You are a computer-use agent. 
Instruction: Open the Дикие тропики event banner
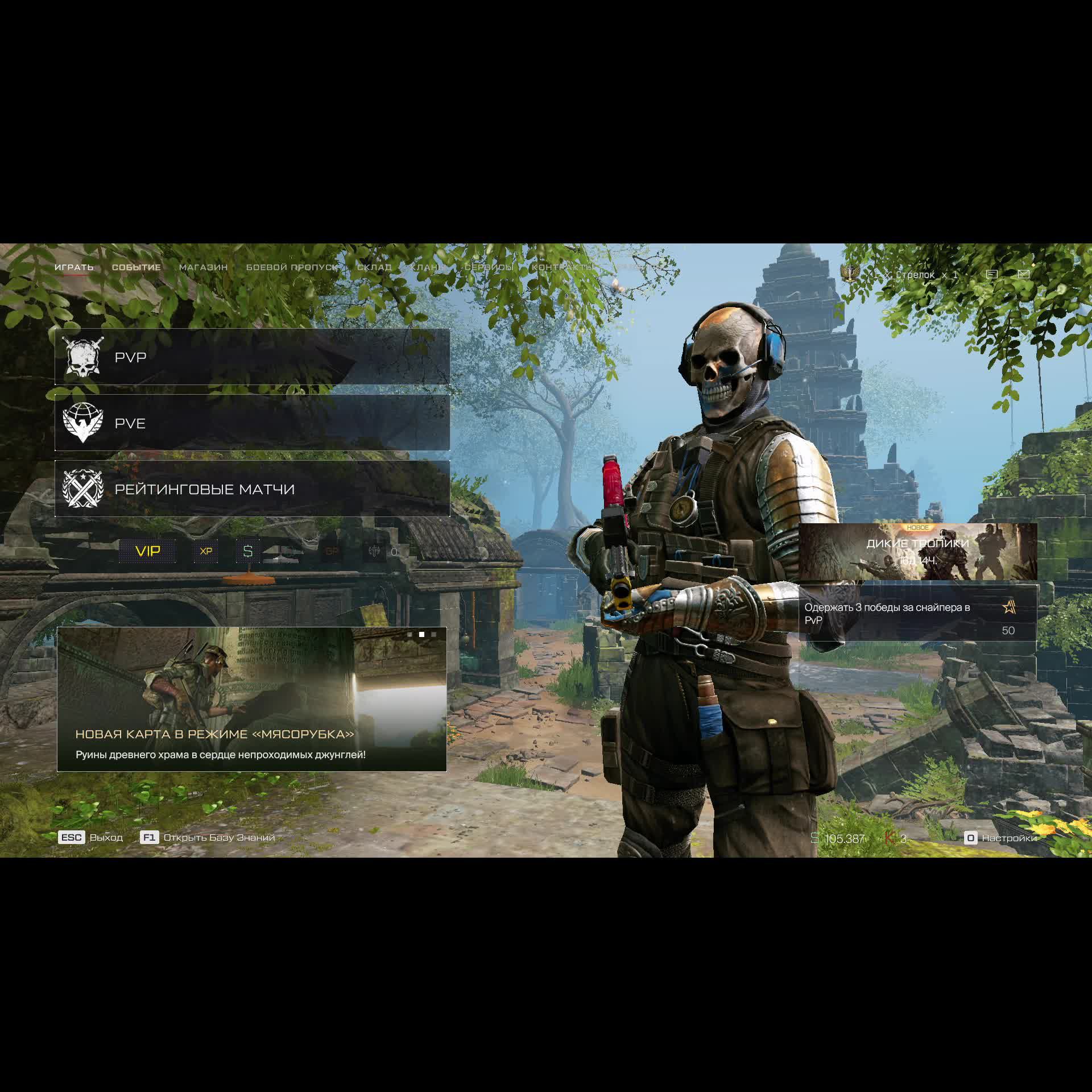pos(917,551)
